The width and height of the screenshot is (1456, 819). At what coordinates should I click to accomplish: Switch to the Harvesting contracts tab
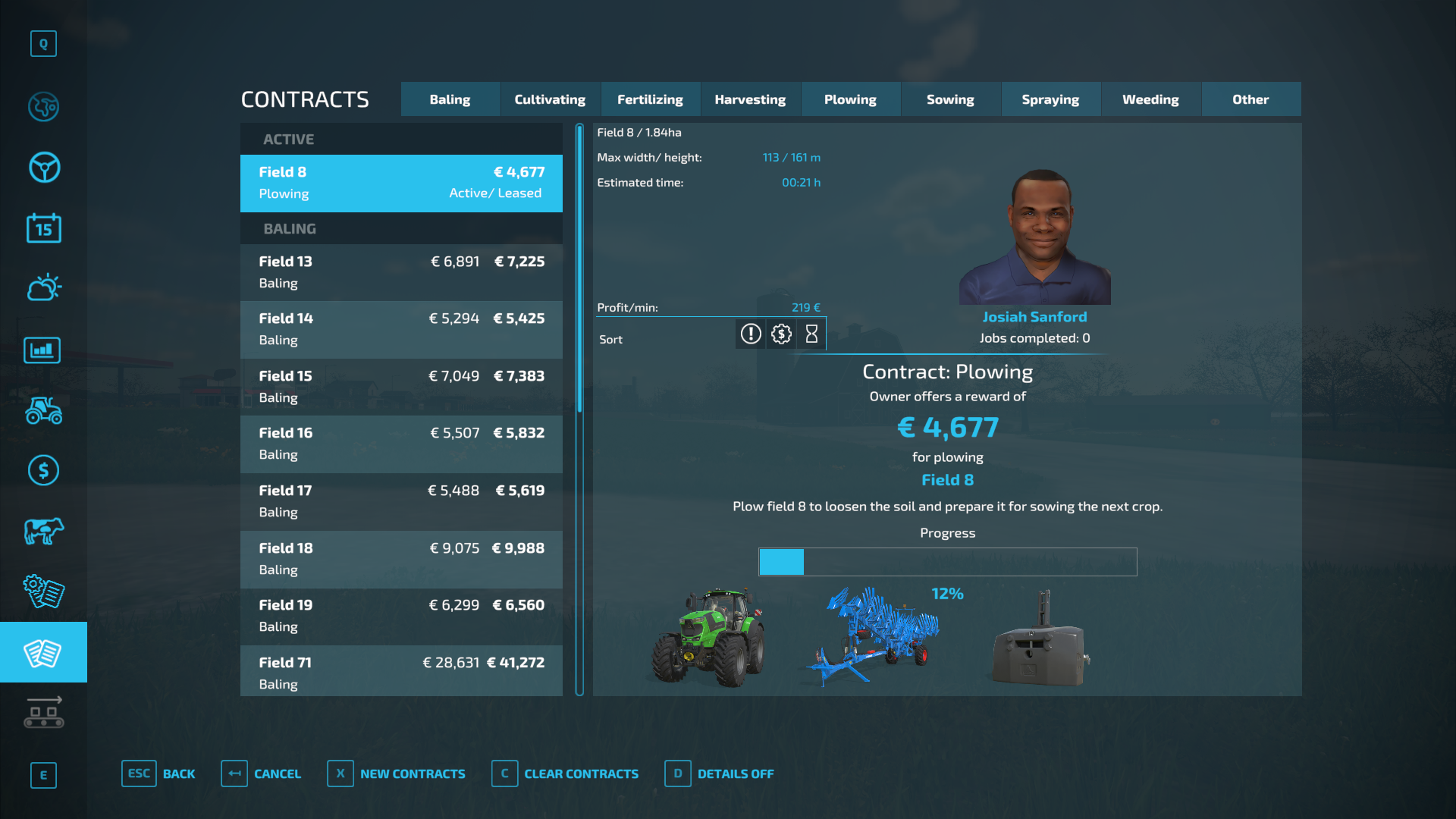750,99
